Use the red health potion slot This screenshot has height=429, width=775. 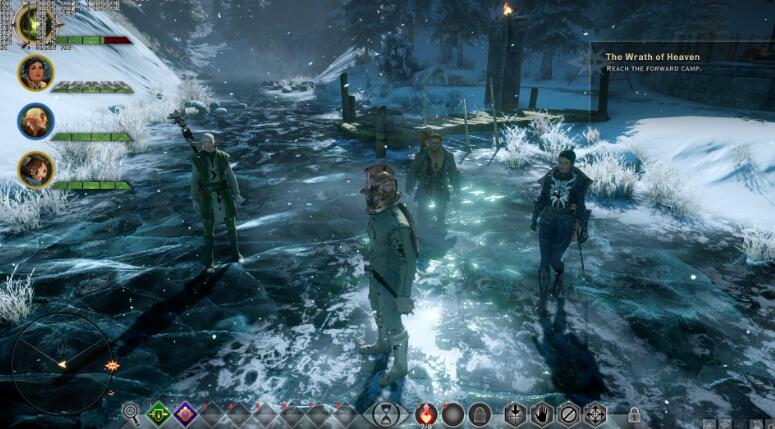426,412
